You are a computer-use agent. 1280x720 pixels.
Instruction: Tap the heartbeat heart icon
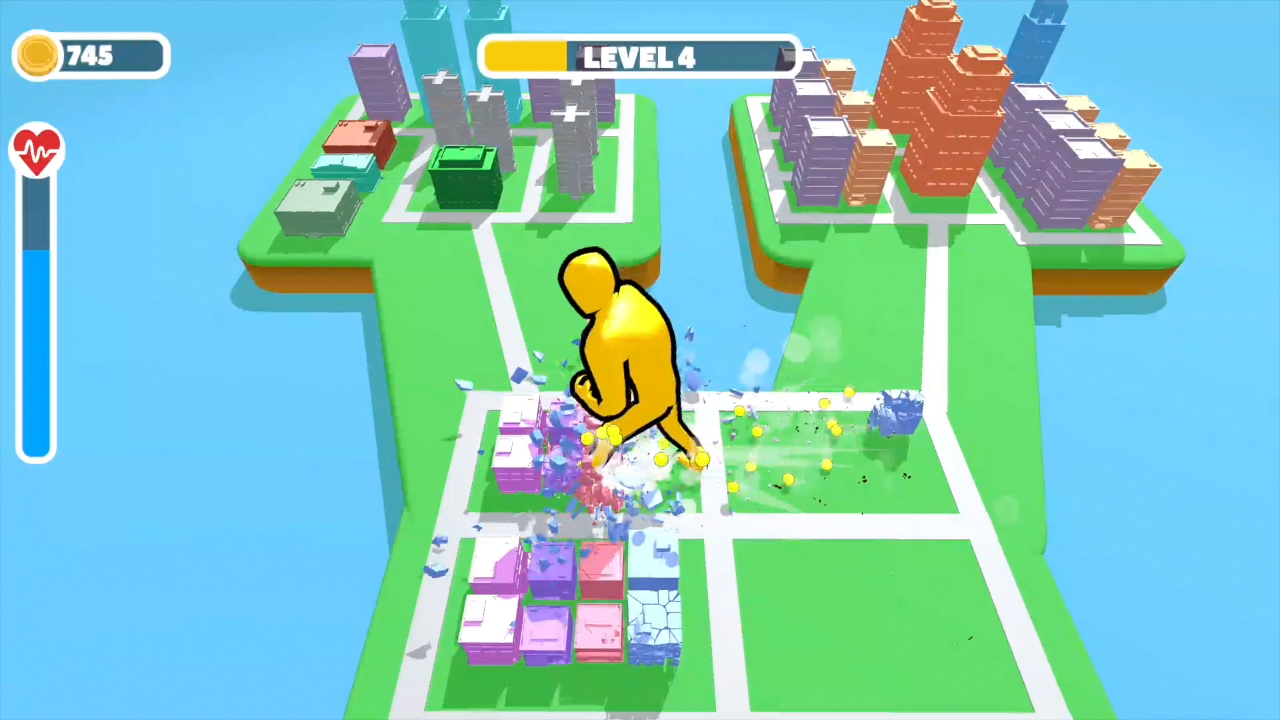point(37,148)
